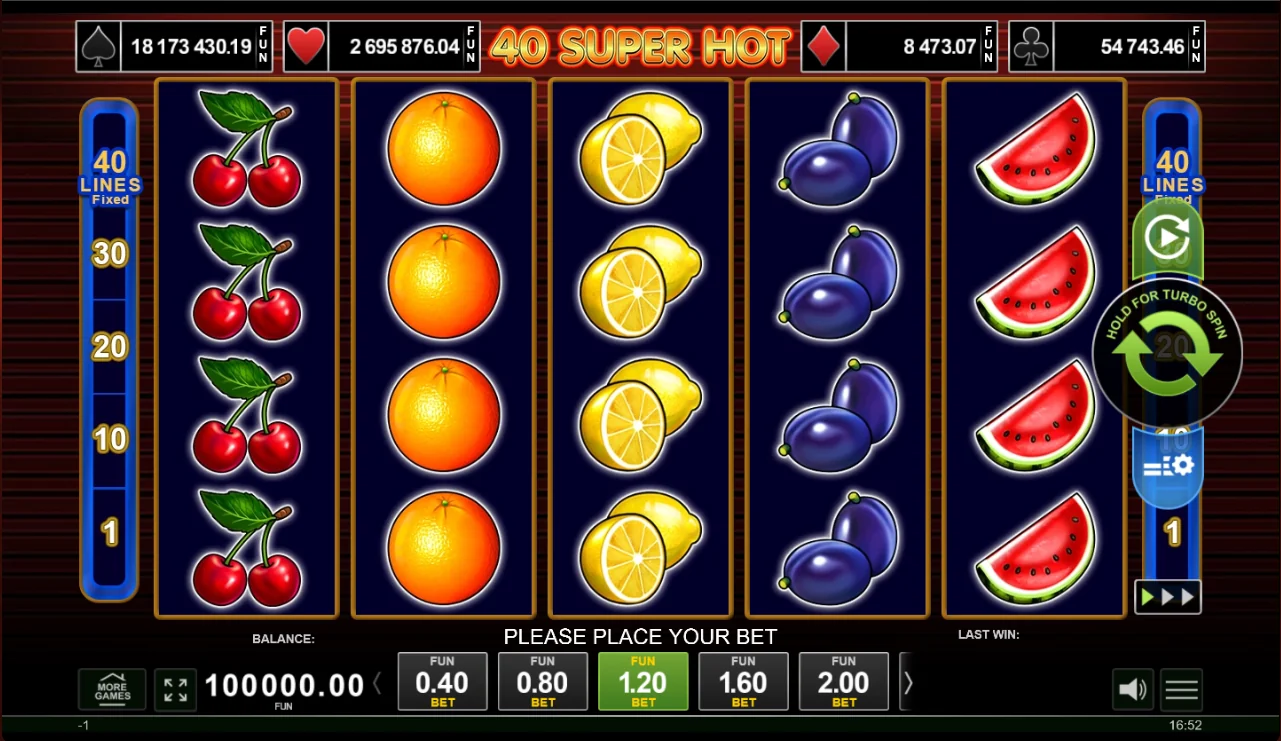The height and width of the screenshot is (741, 1281).
Task: View the club jackpot panel
Action: [x=1106, y=47]
